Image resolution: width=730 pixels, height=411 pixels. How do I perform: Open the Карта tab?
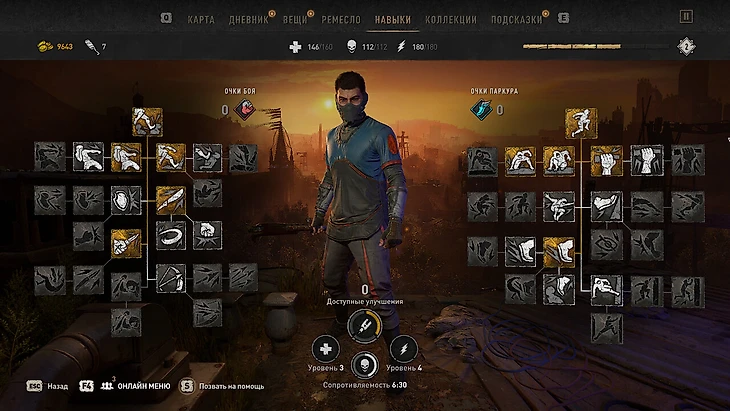pos(201,19)
